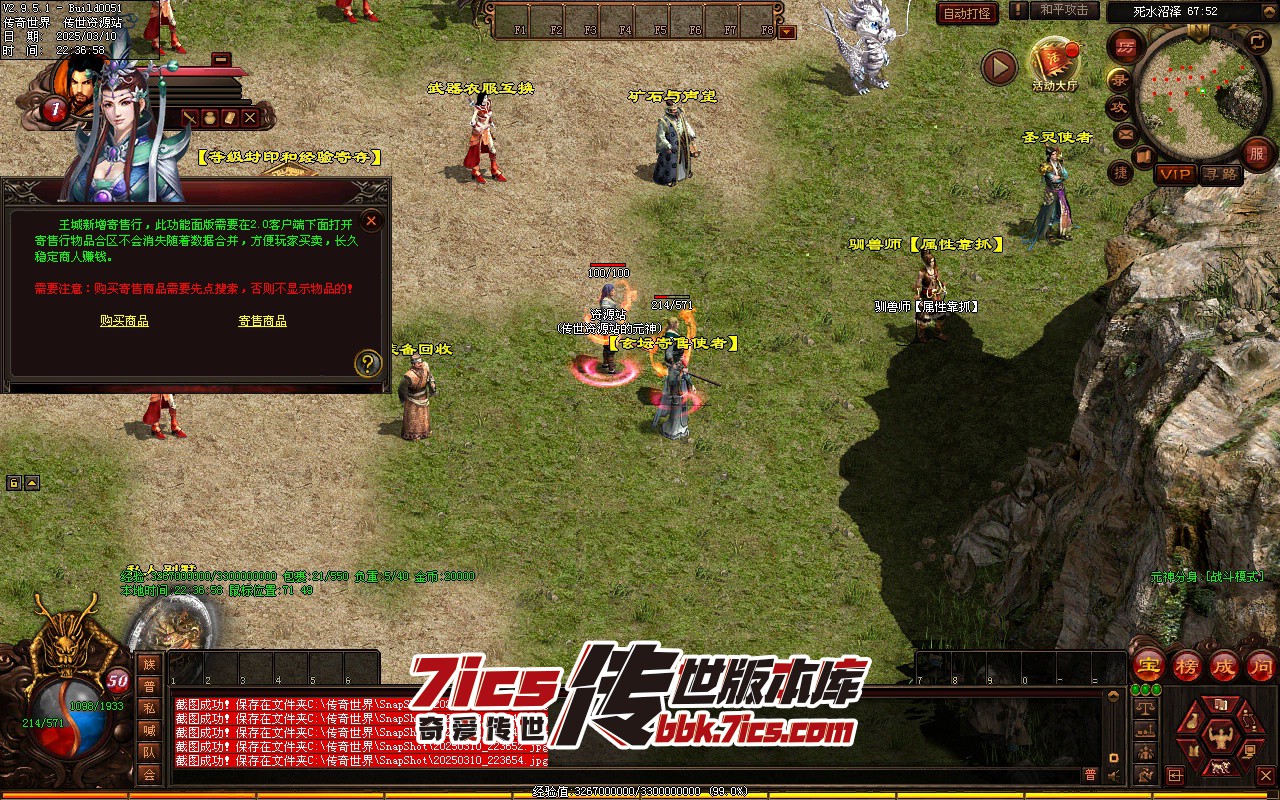This screenshot has height=800, width=1280.
Task: Switch the 和平攻击 attack mode
Action: click(1063, 10)
